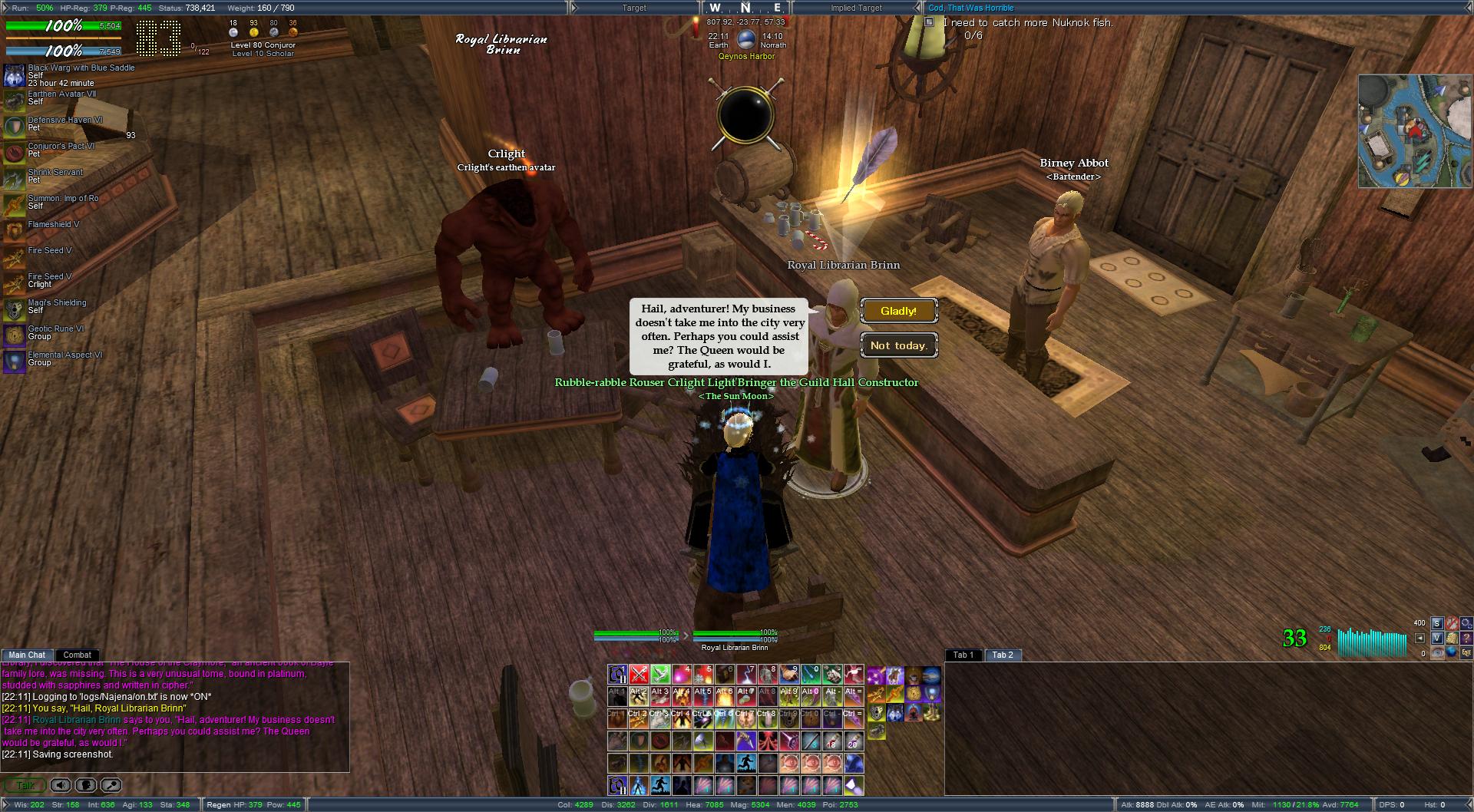Image resolution: width=1474 pixels, height=812 pixels.
Task: Switch to the Combat chat tab
Action: pyautogui.click(x=77, y=655)
